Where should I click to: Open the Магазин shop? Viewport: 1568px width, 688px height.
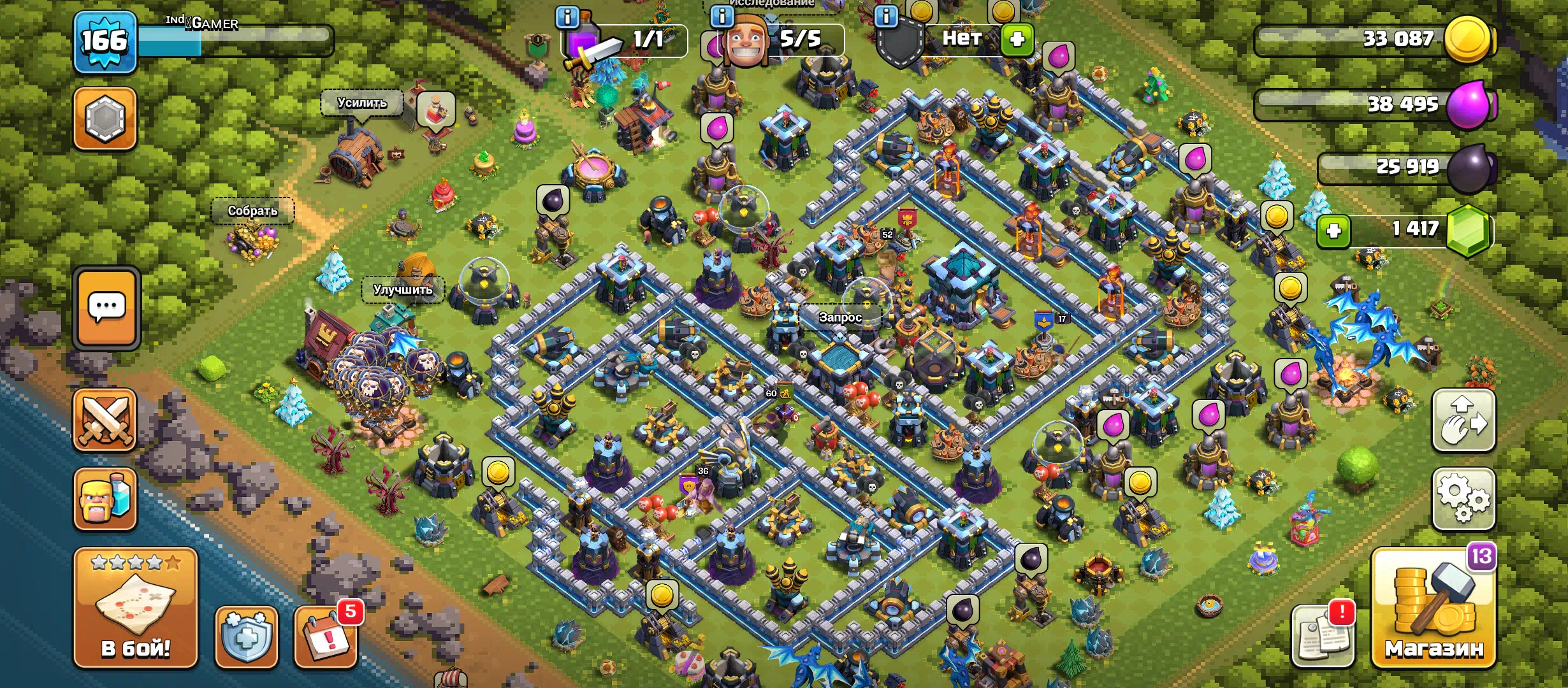pyautogui.click(x=1434, y=608)
